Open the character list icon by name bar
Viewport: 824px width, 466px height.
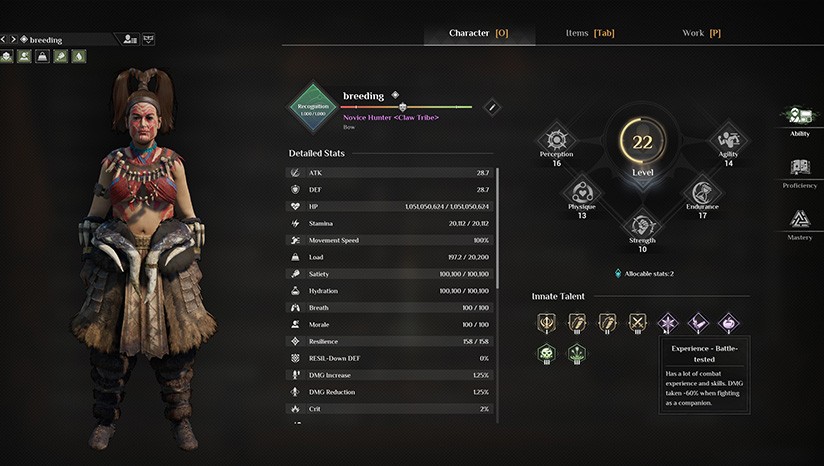[130, 39]
